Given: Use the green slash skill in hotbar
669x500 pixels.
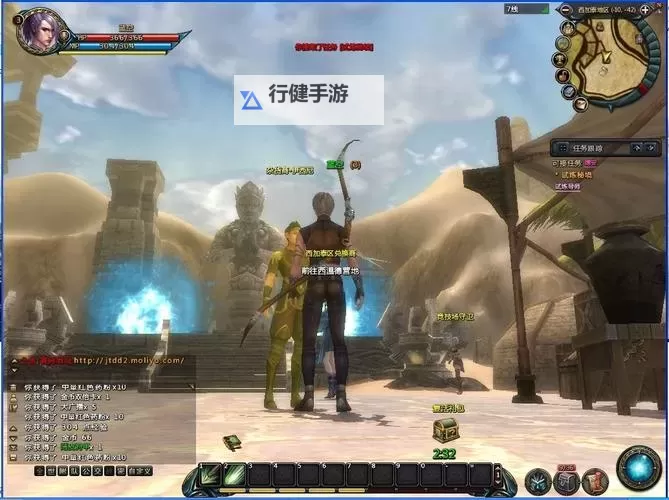Looking at the screenshot, I should 235,475.
